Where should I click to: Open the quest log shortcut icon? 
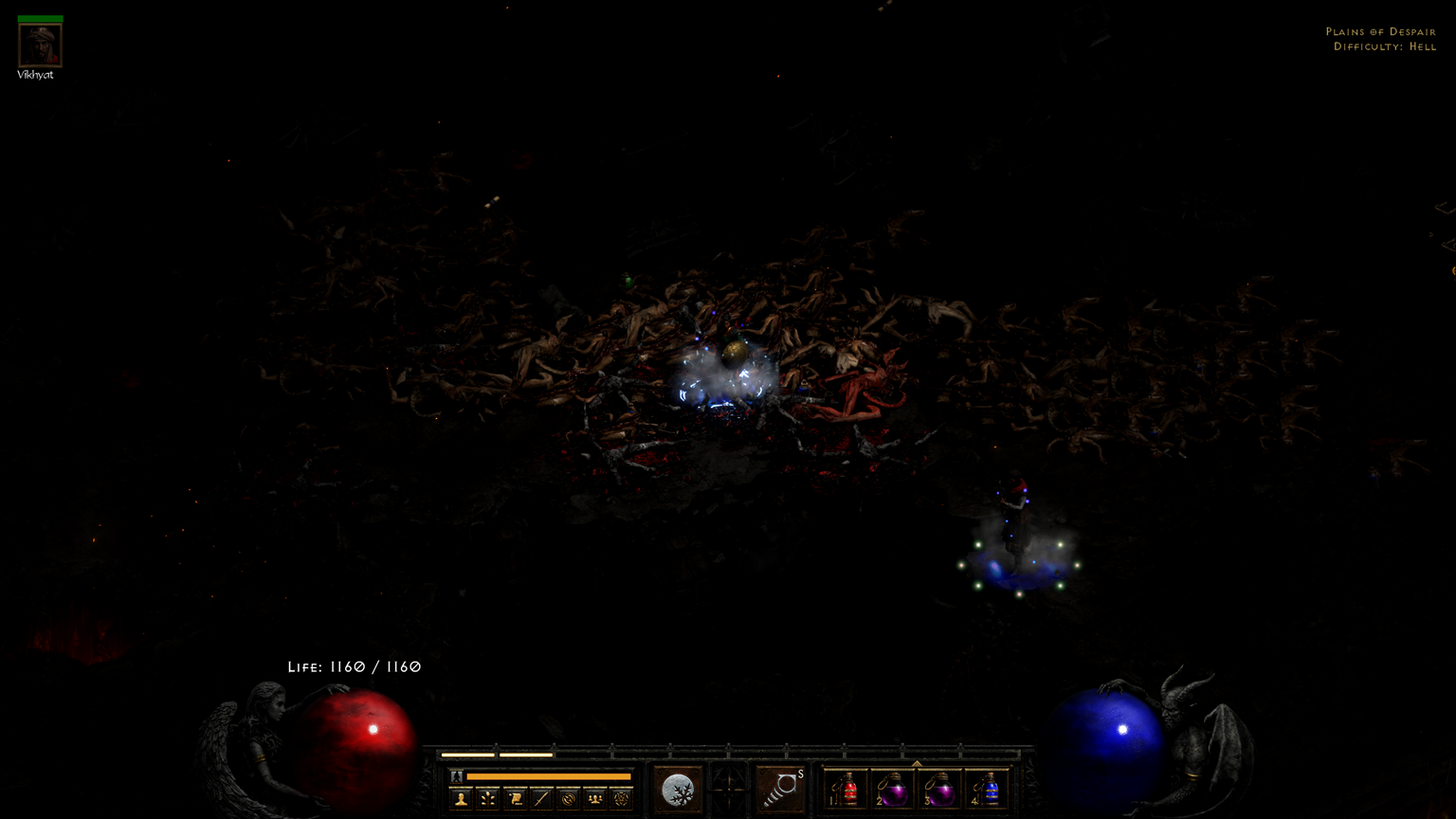pos(515,796)
